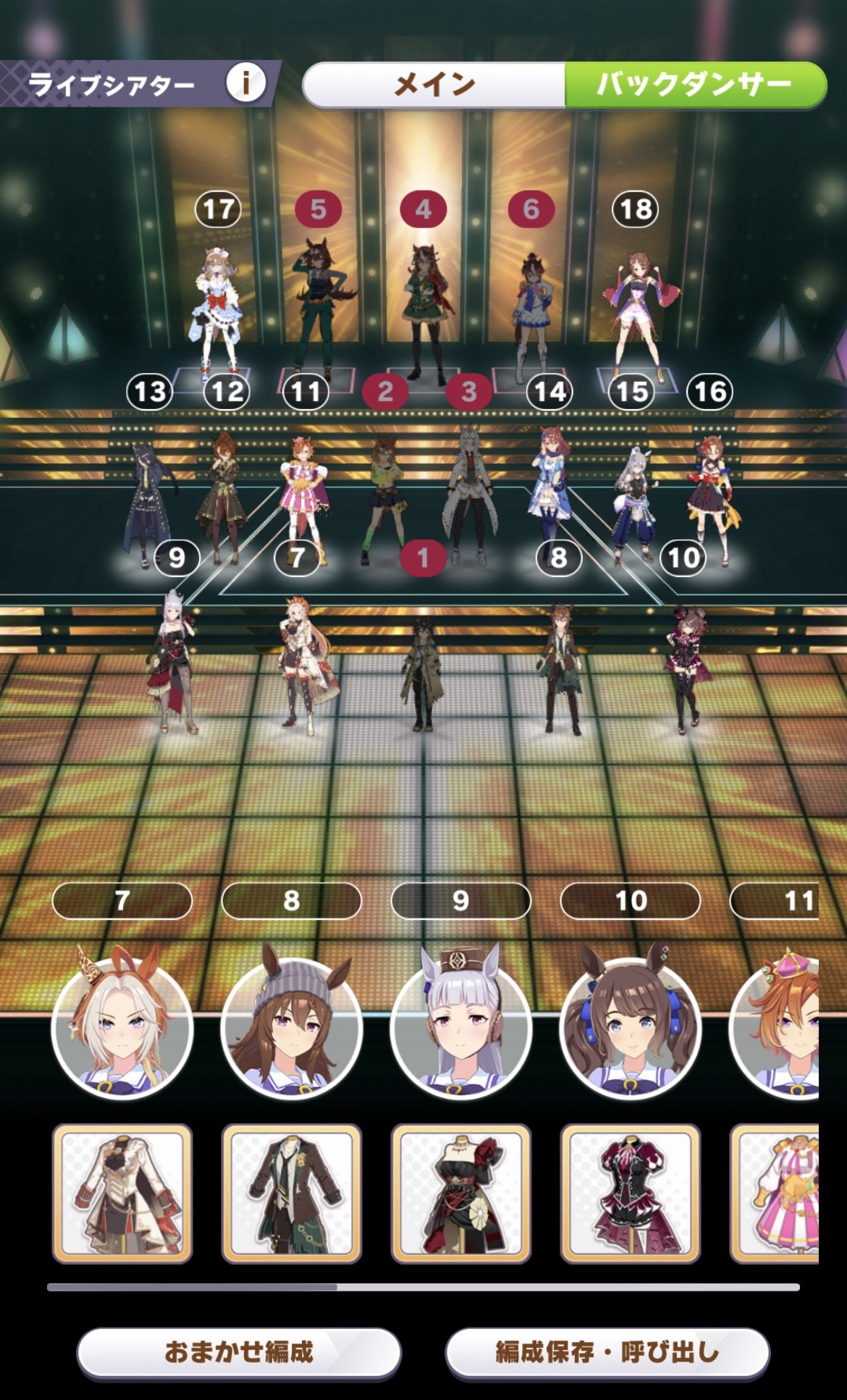Choose character portrait for slot 7
Image resolution: width=847 pixels, height=1400 pixels.
pyautogui.click(x=122, y=1028)
